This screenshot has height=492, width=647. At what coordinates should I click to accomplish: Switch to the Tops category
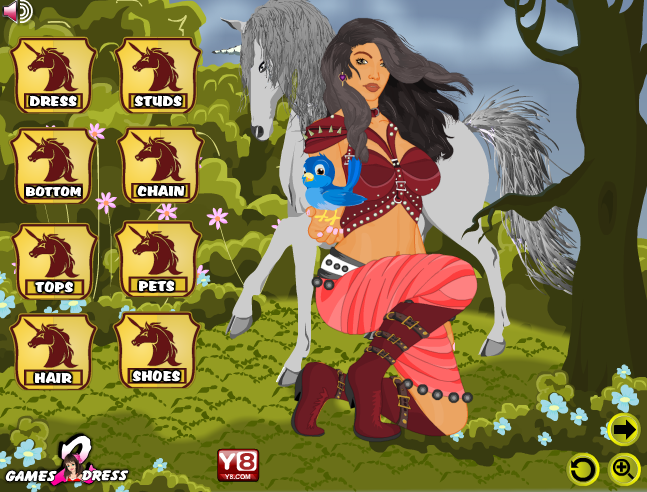[x=53, y=261]
